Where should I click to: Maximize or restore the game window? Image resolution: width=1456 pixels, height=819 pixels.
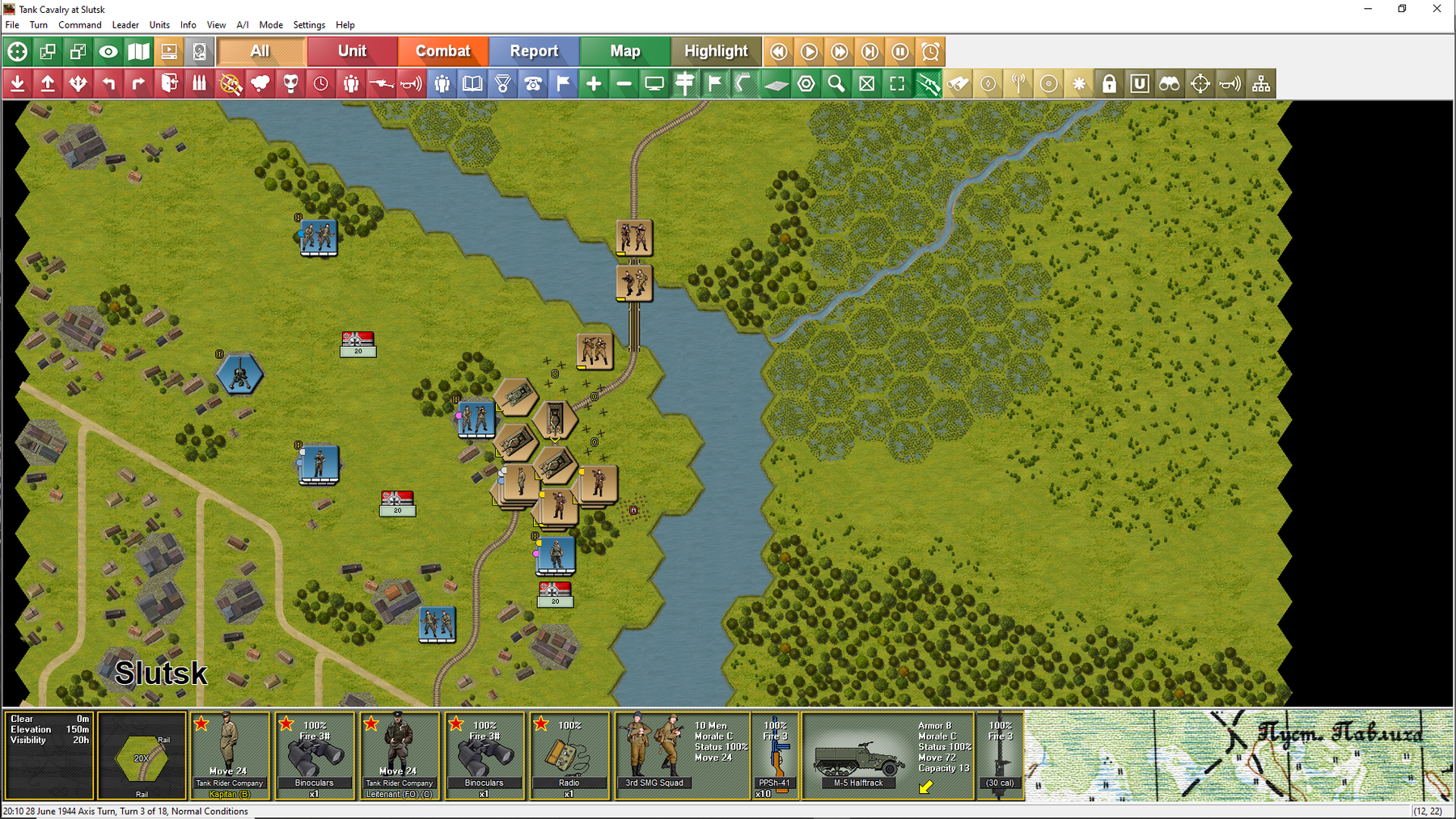click(1402, 9)
